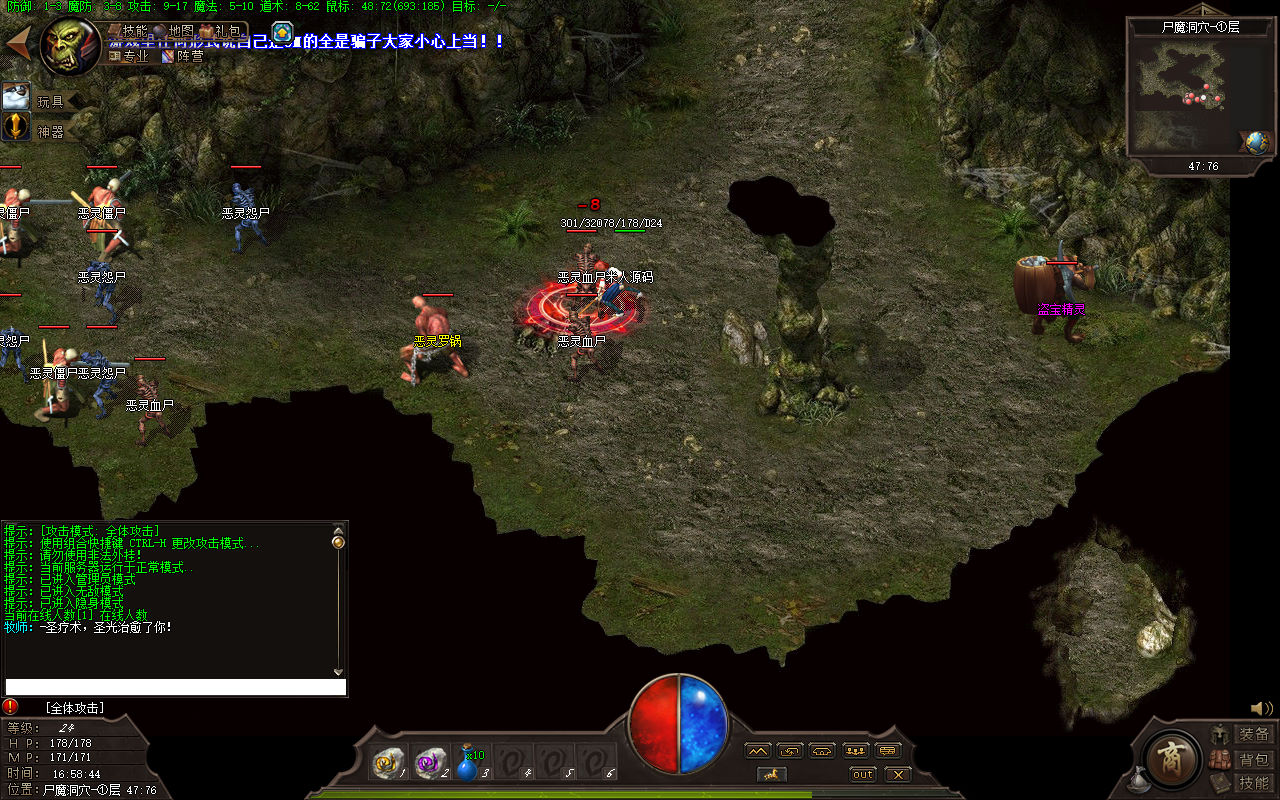Click the 'out' button
1280x800 pixels.
pyautogui.click(x=862, y=774)
